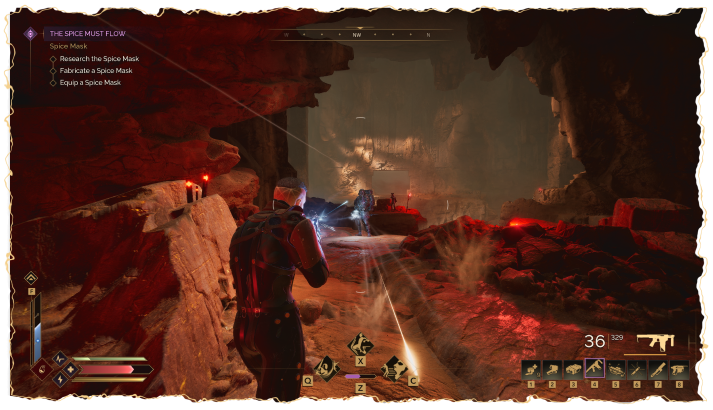Select the binoculars in hotbar slot 3
Viewport: 713px width, 410px height.
tap(573, 369)
